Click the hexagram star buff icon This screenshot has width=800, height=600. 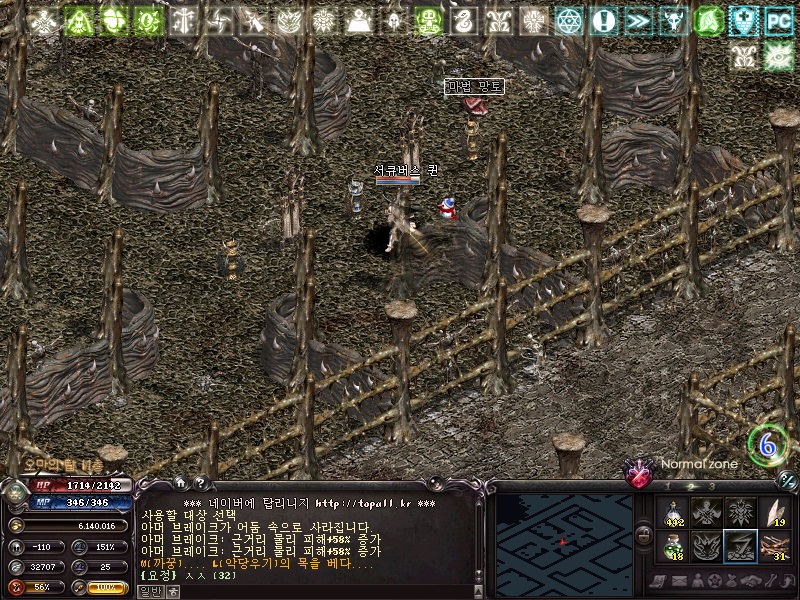[x=569, y=20]
